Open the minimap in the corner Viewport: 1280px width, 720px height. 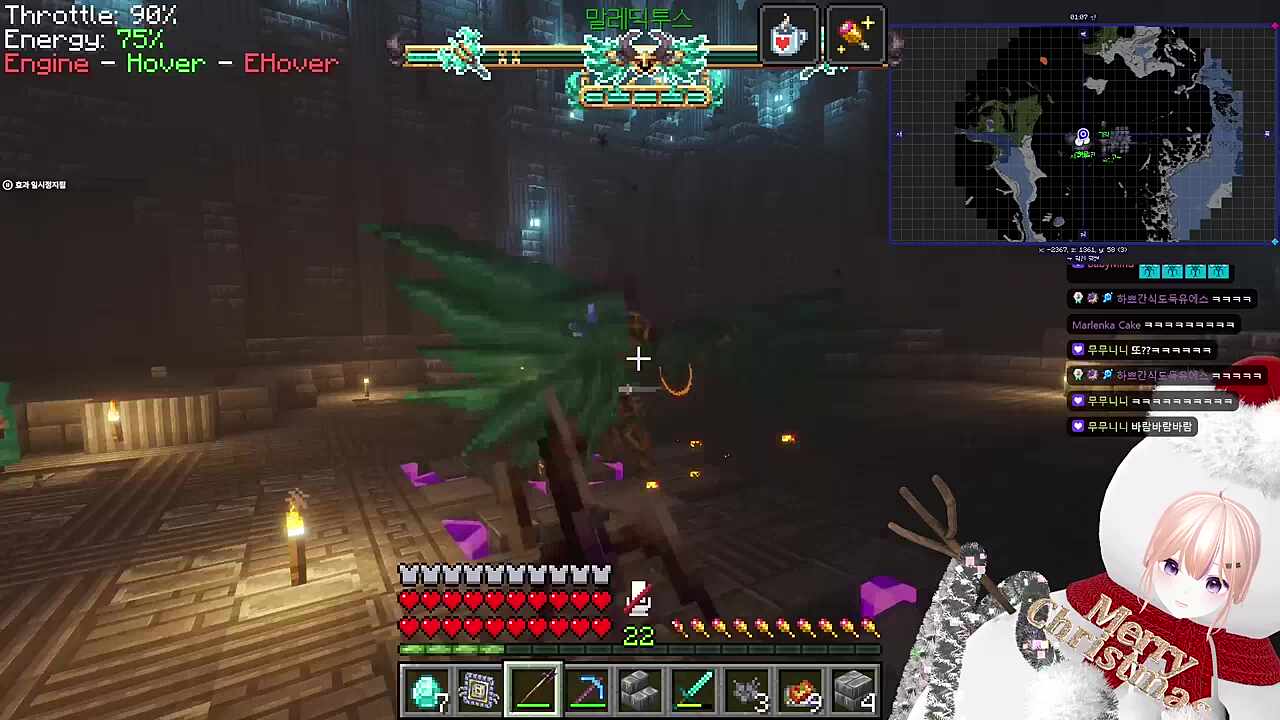(1083, 135)
